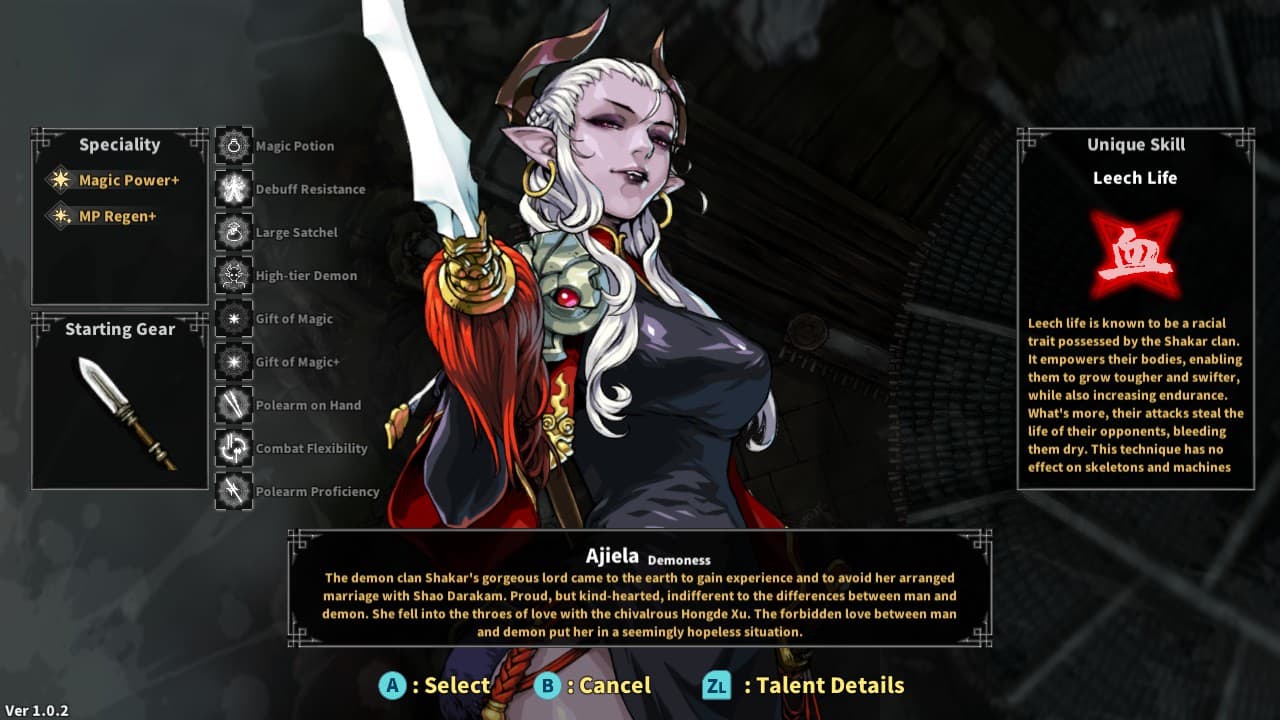This screenshot has width=1280, height=720.
Task: Click the Combat Flexibility talent icon
Action: coord(233,448)
